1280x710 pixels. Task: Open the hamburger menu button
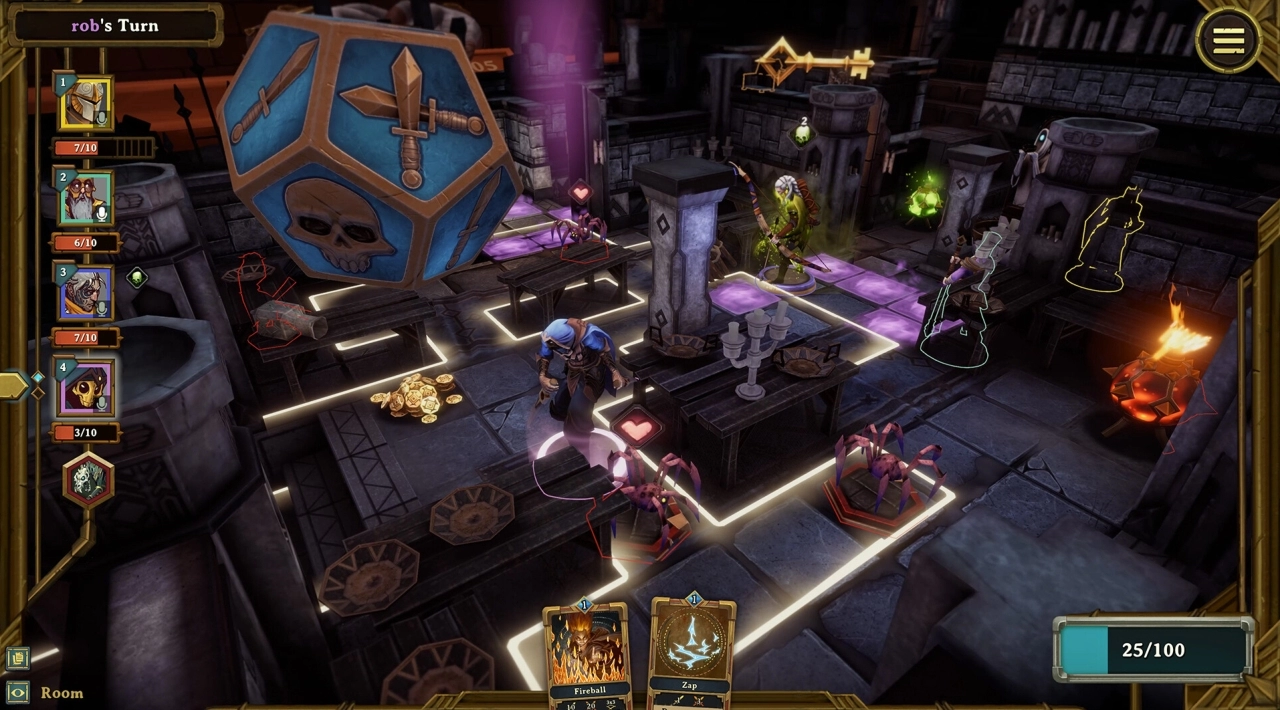pos(1228,40)
